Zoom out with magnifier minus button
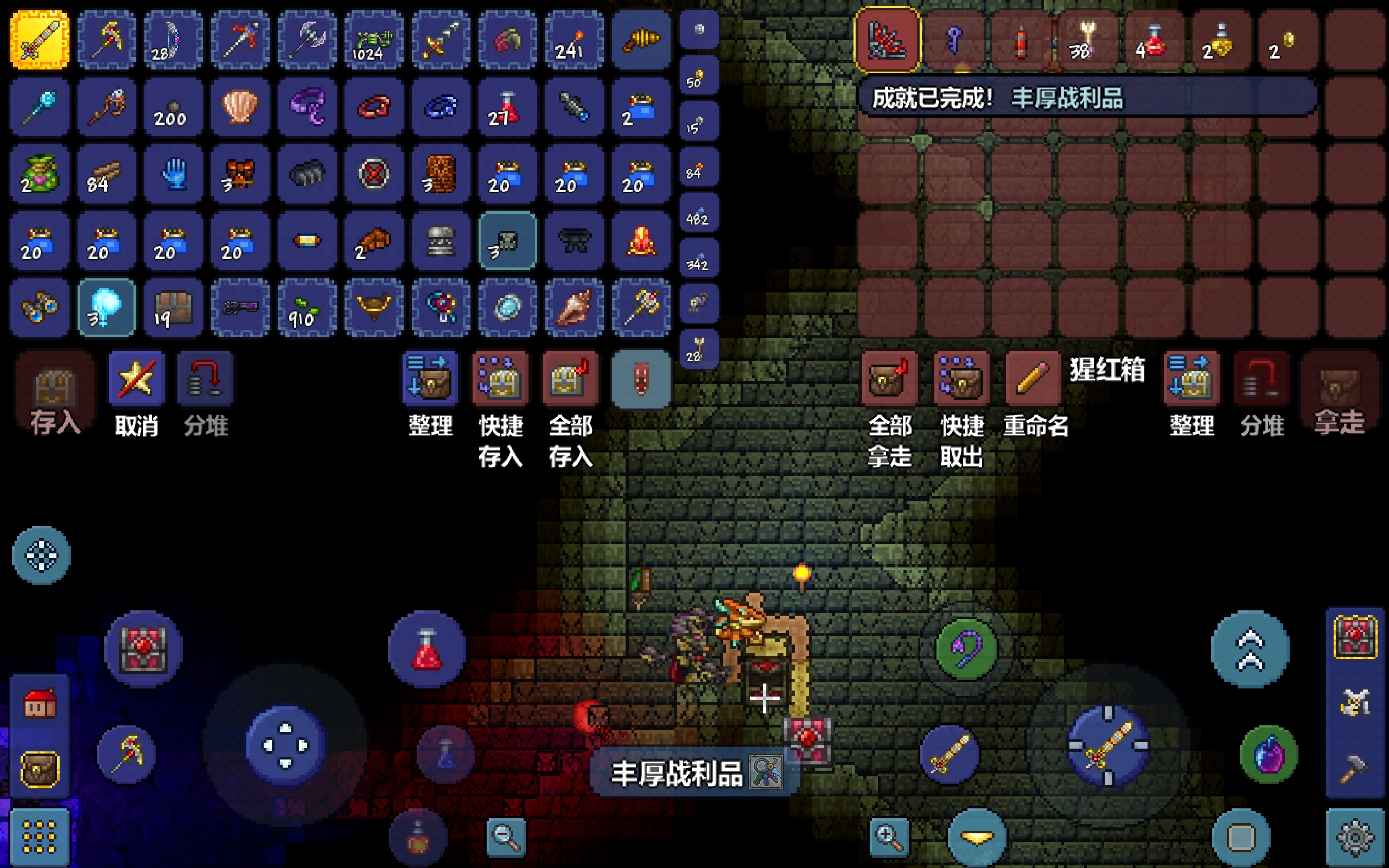The image size is (1389, 868). tap(506, 837)
